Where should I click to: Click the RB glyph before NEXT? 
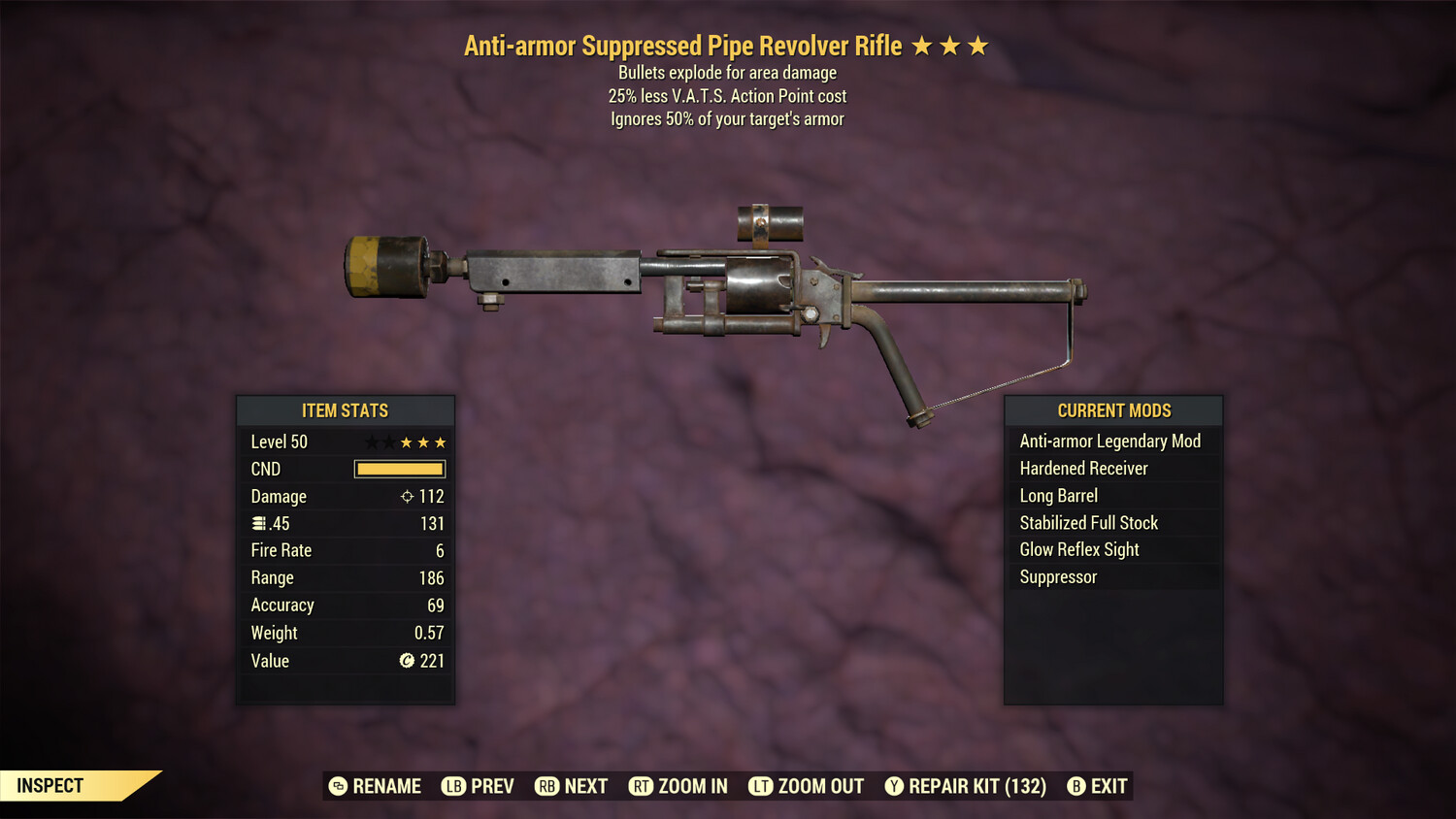coord(548,786)
